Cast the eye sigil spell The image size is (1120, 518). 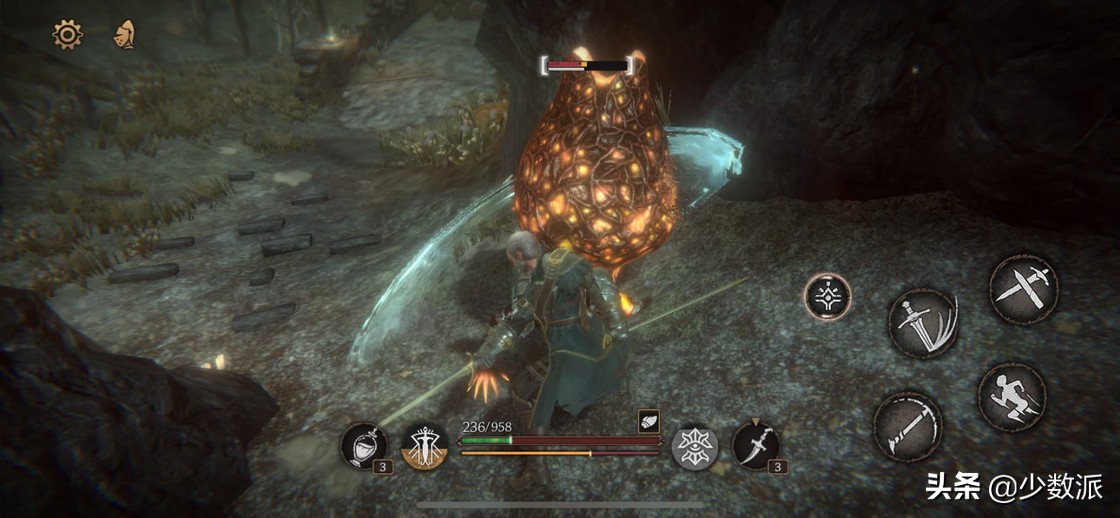pos(693,445)
